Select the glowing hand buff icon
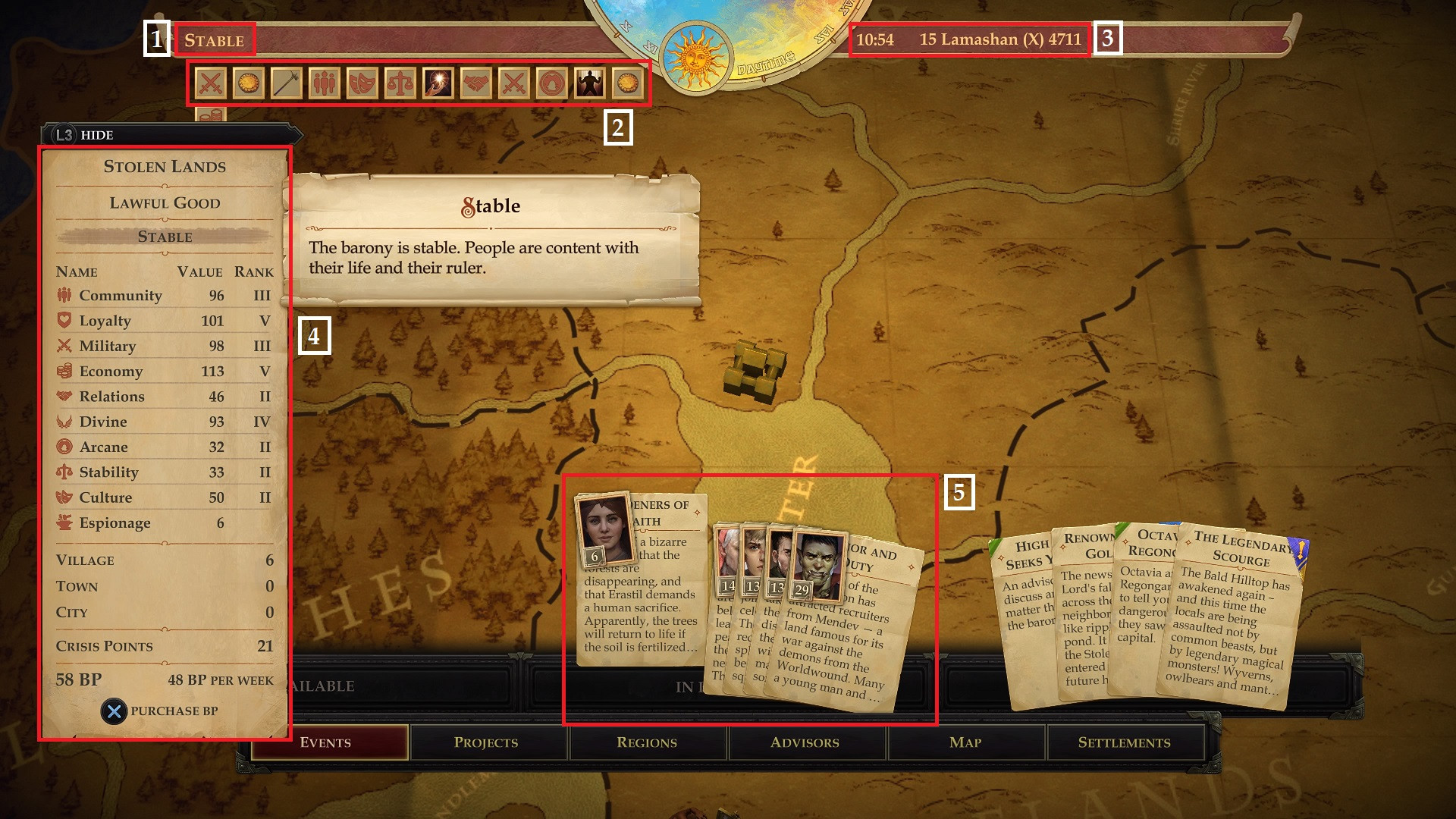Screen dimensions: 1456x819 coord(438,83)
